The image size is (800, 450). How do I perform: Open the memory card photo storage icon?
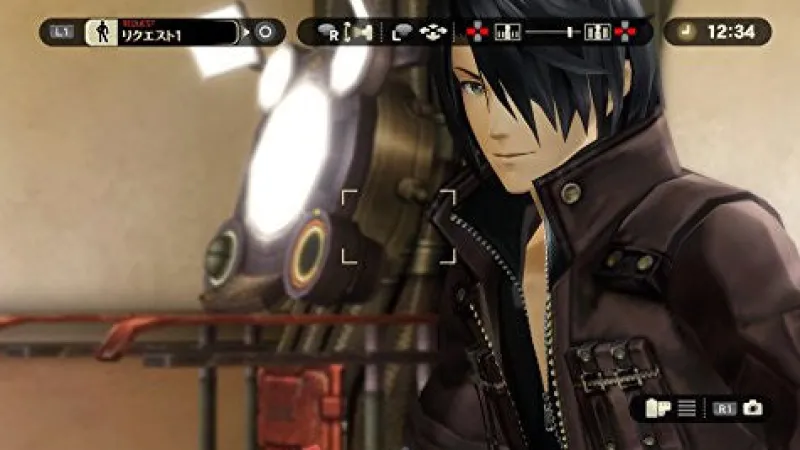[660, 408]
